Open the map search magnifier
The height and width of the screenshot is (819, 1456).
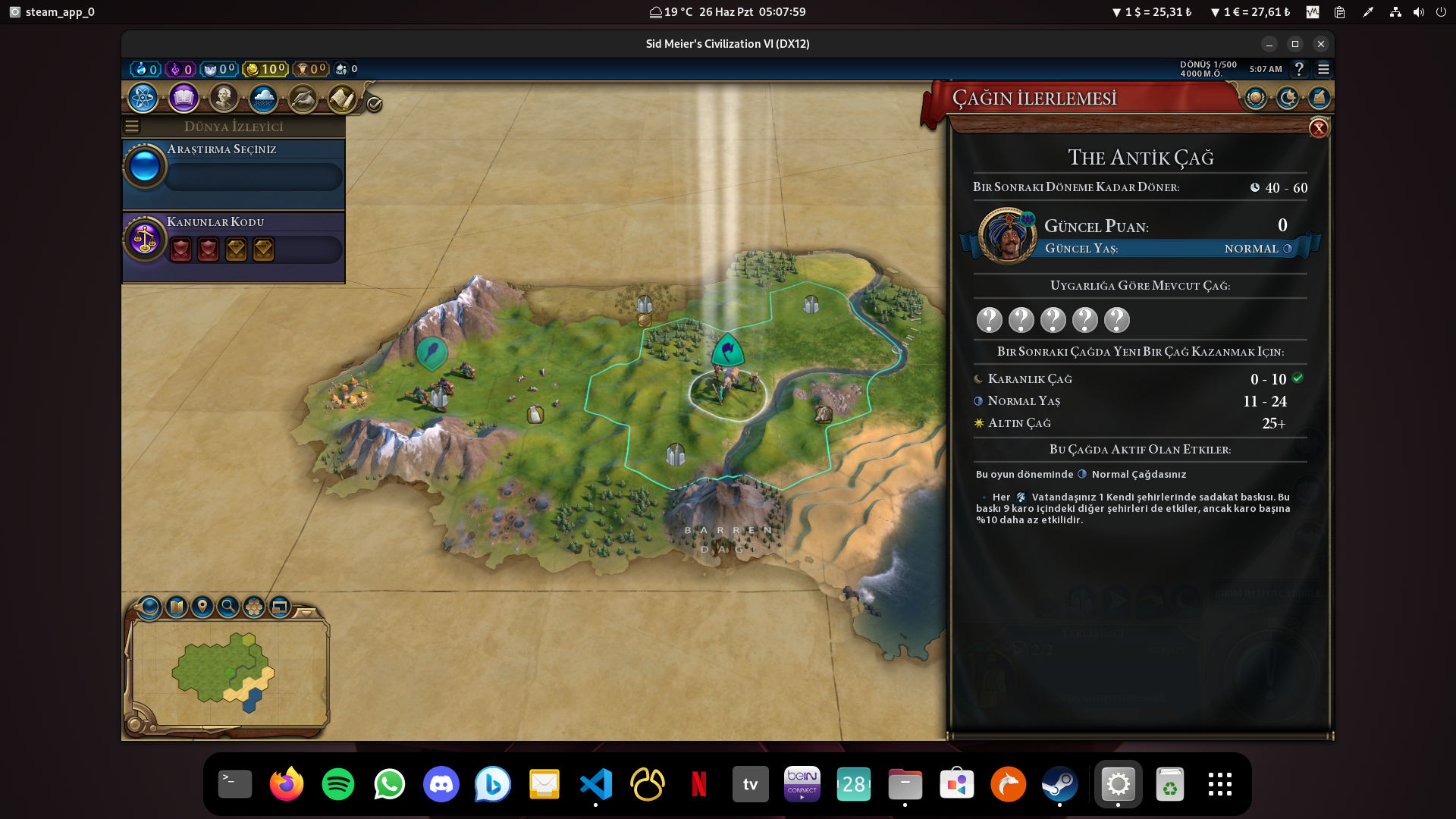click(227, 607)
